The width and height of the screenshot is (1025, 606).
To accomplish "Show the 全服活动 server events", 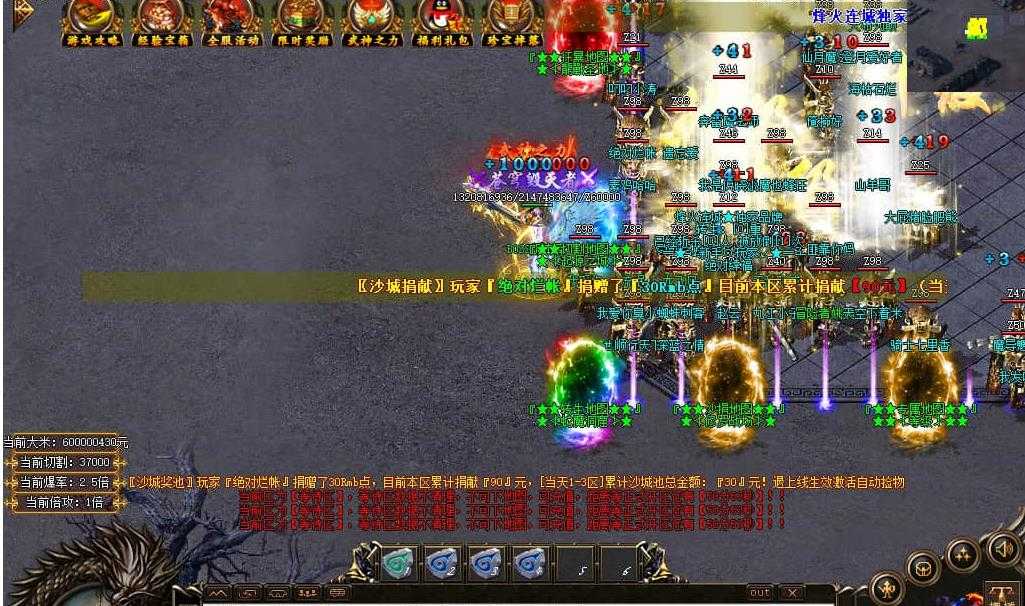I will point(232,20).
